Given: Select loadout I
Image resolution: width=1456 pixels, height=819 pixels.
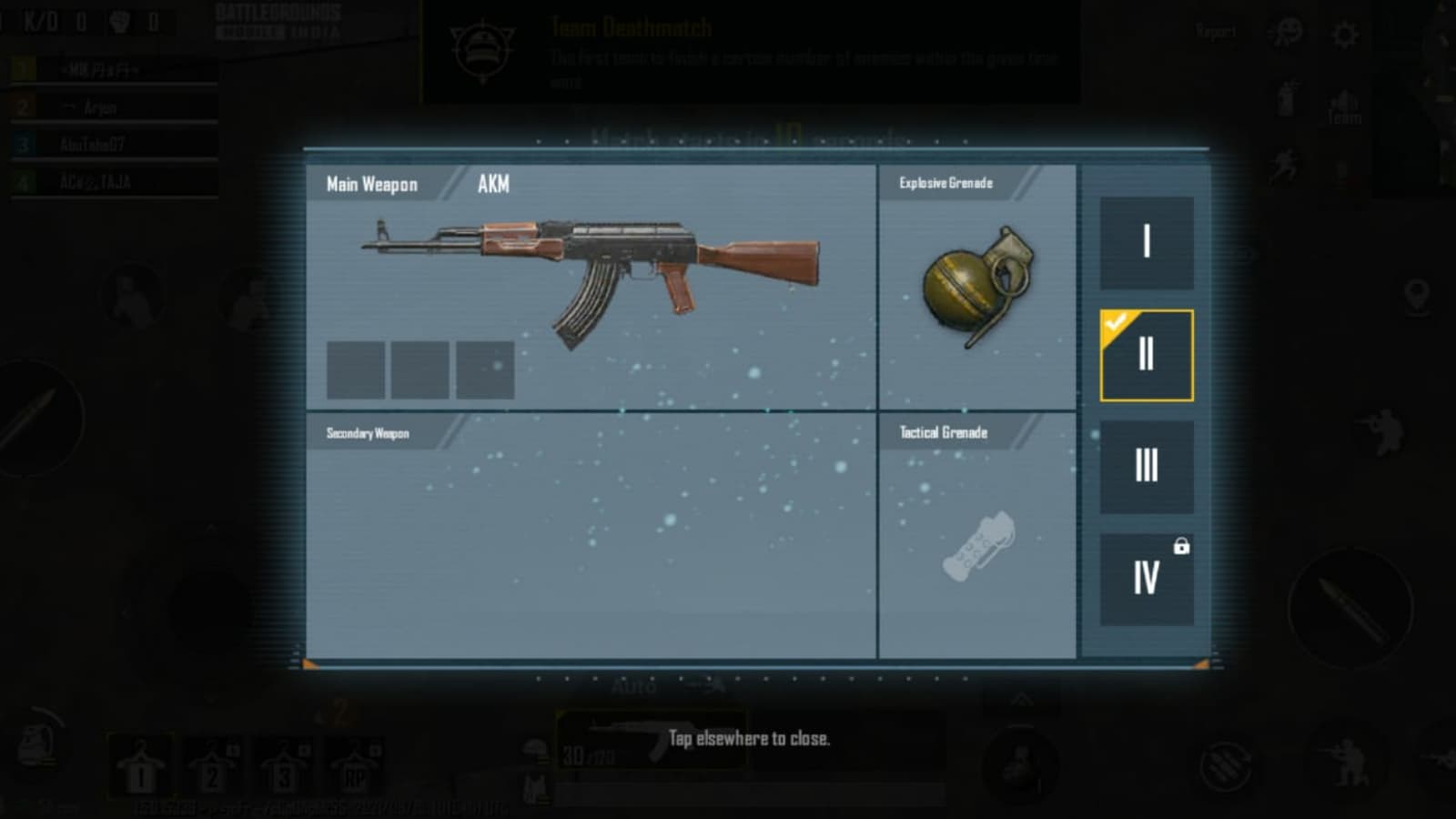Looking at the screenshot, I should coord(1146,243).
